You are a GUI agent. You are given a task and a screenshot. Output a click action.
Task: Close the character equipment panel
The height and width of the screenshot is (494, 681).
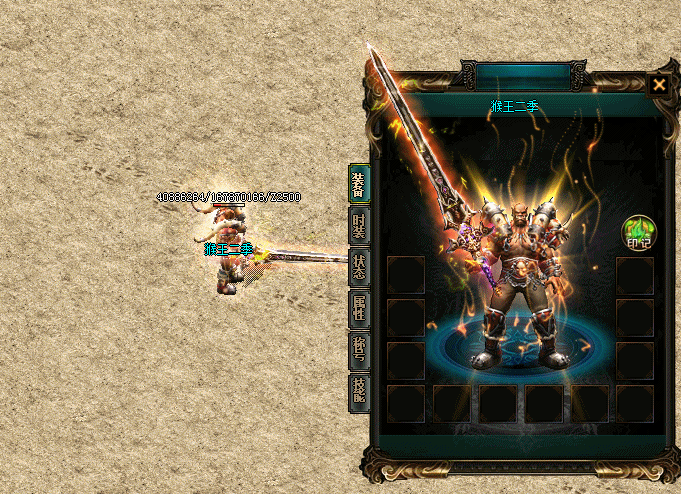pyautogui.click(x=659, y=85)
